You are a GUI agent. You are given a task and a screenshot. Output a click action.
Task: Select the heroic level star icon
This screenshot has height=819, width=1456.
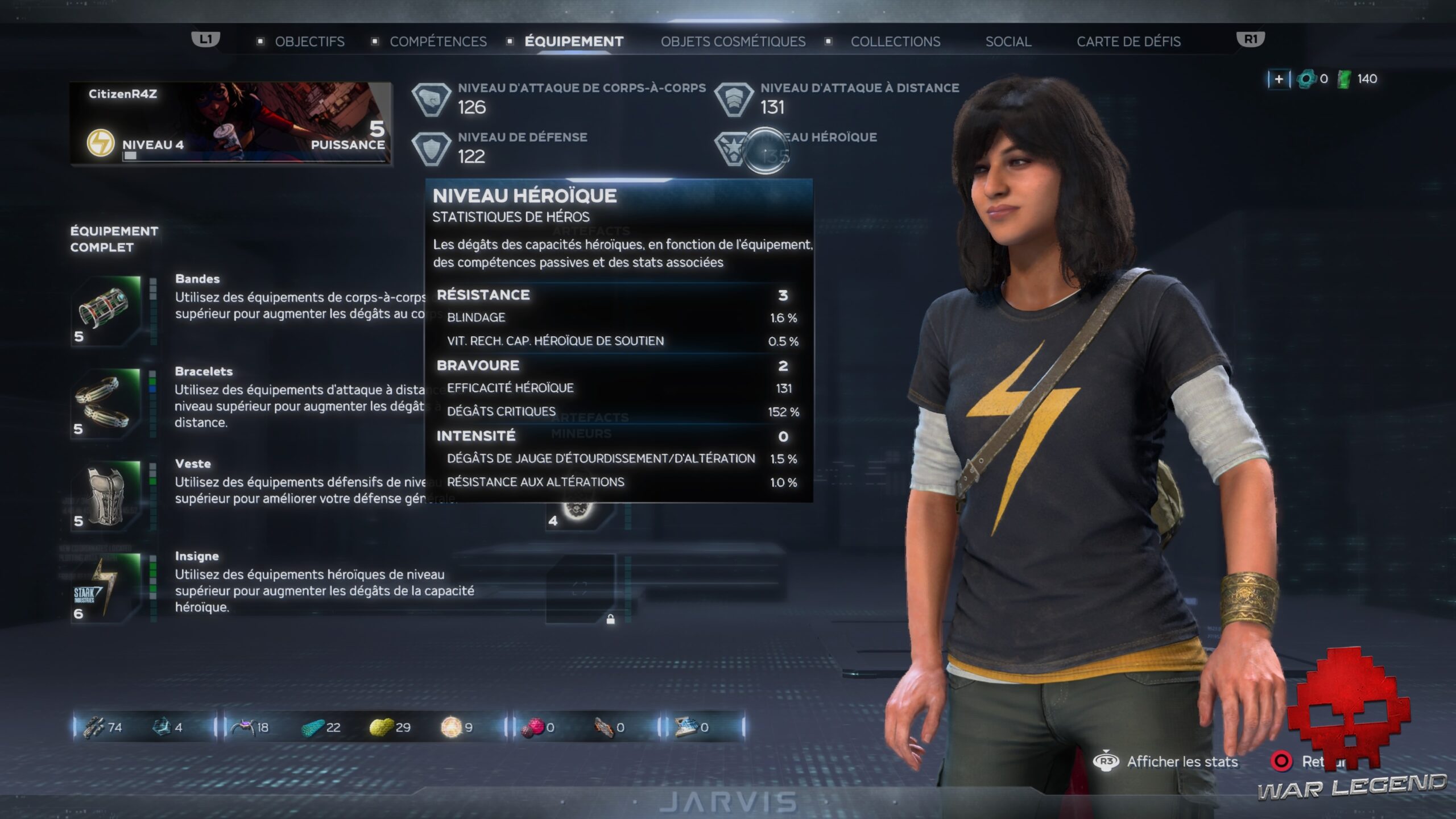click(733, 149)
